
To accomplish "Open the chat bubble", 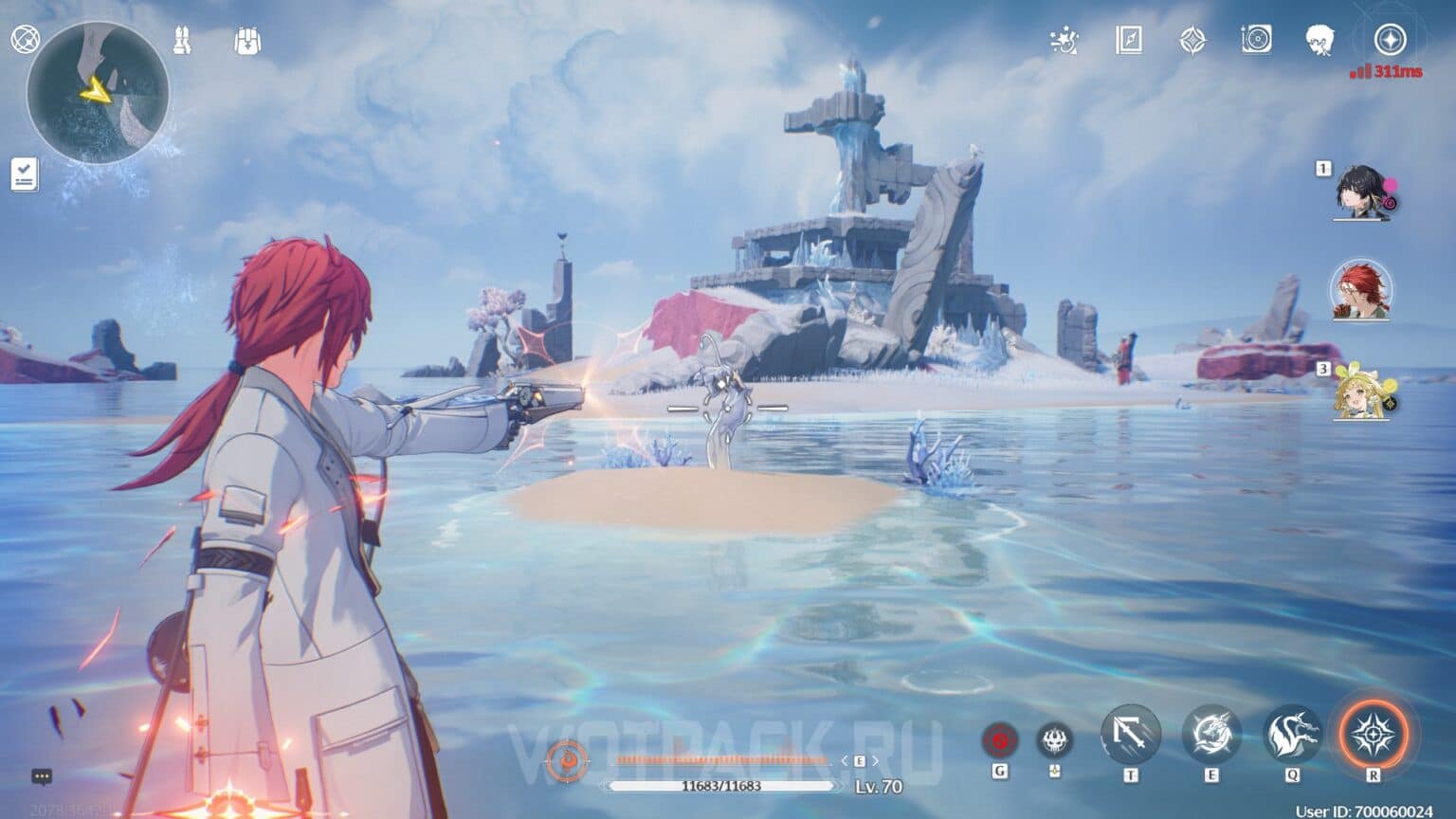I will pos(42,776).
